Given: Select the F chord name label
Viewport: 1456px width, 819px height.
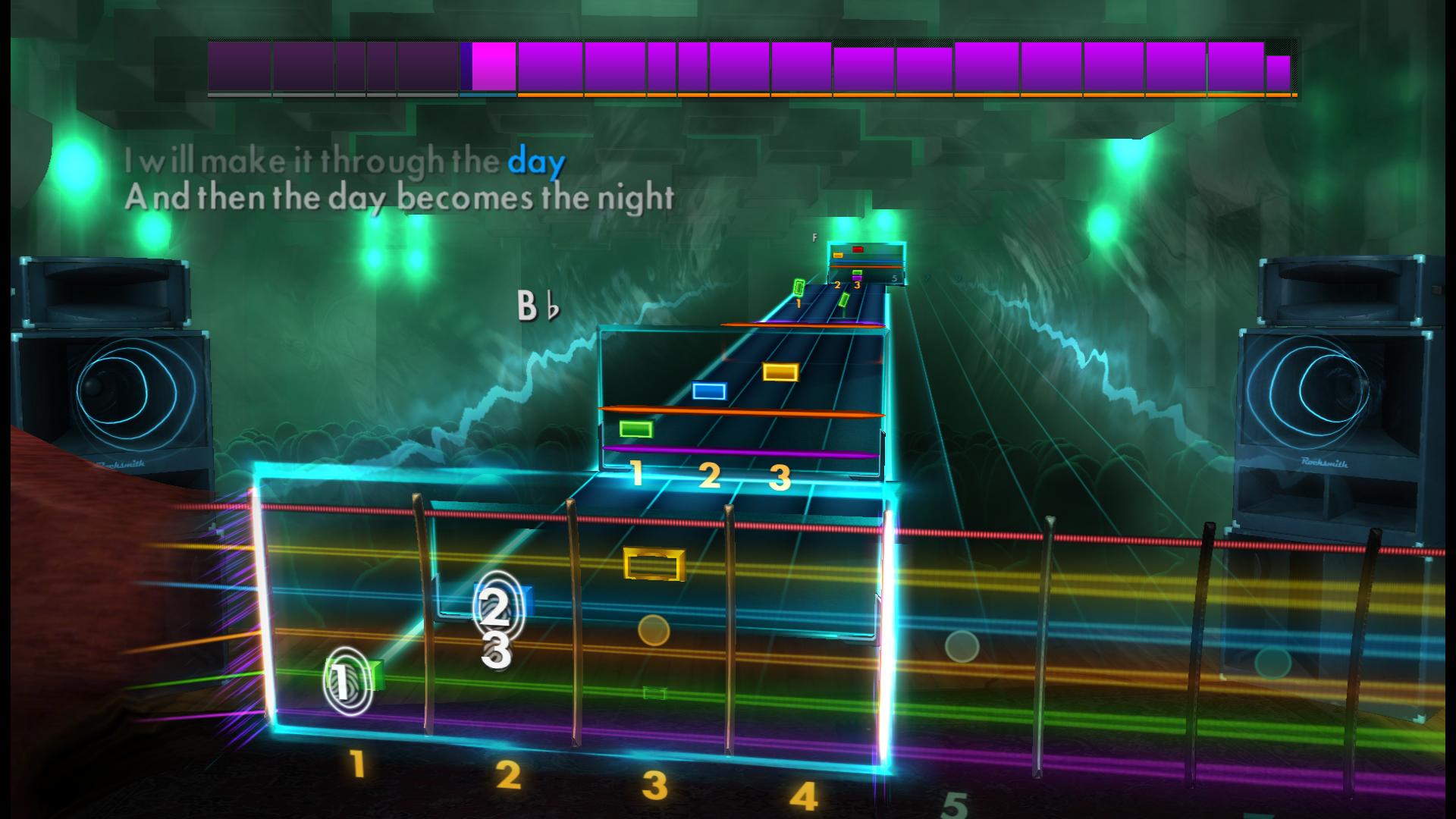Looking at the screenshot, I should (815, 237).
